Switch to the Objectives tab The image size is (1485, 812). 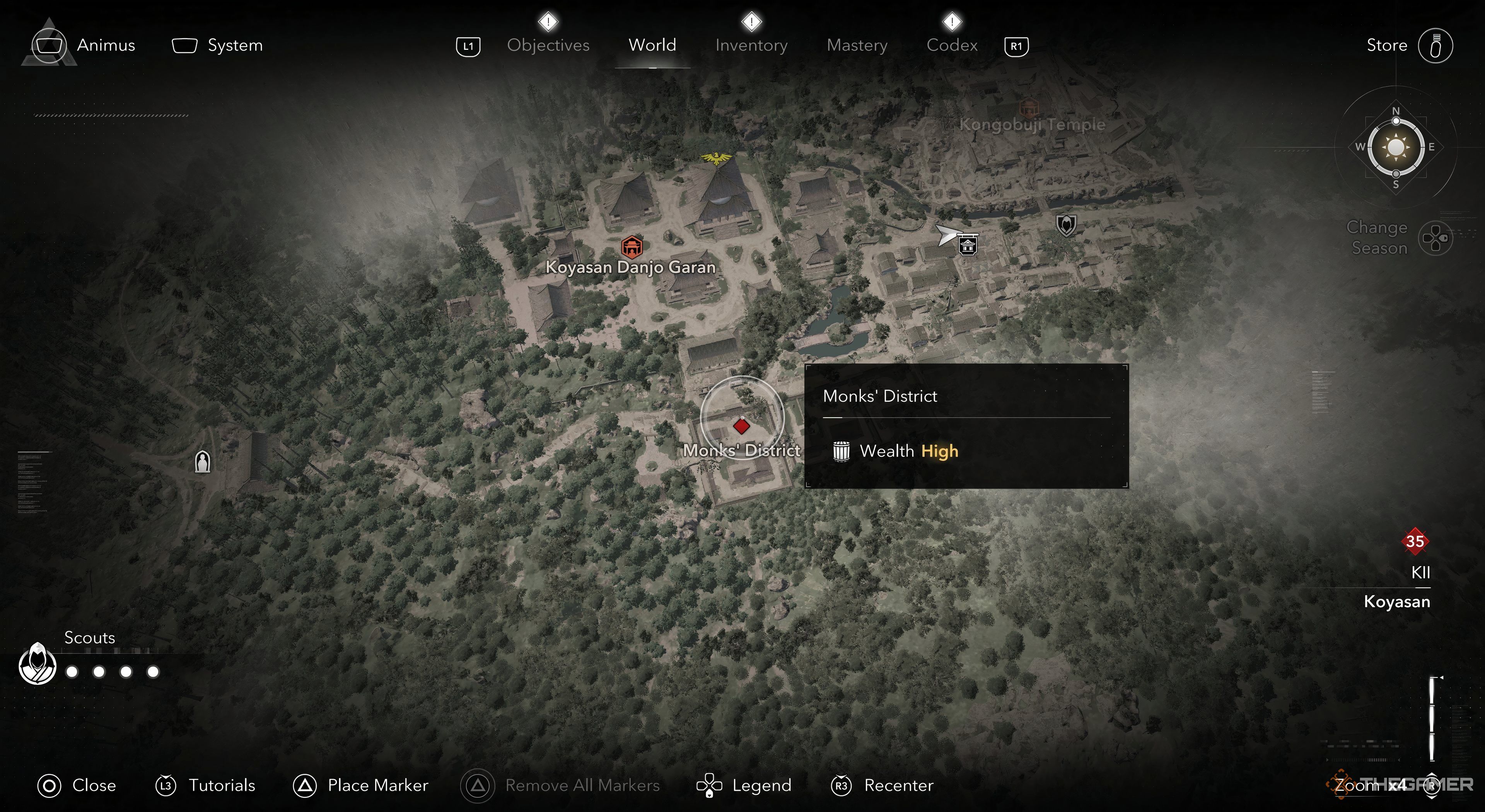tap(548, 46)
